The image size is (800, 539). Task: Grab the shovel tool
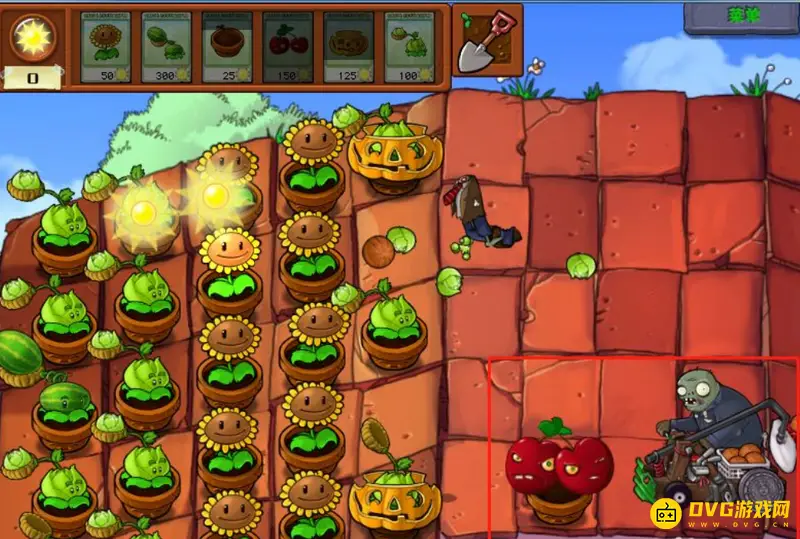[486, 40]
